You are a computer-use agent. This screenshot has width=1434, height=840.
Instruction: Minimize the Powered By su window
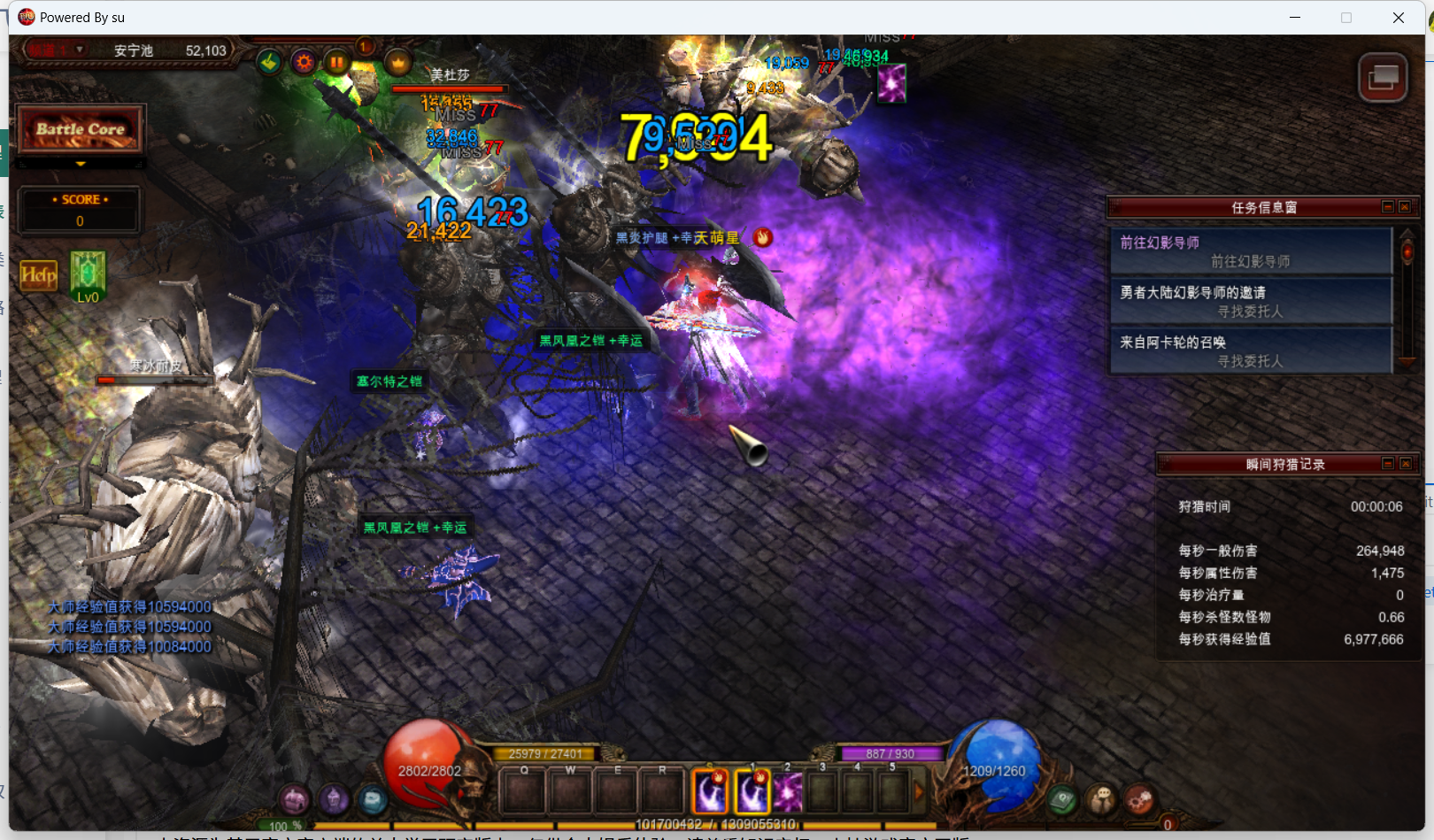1295,18
